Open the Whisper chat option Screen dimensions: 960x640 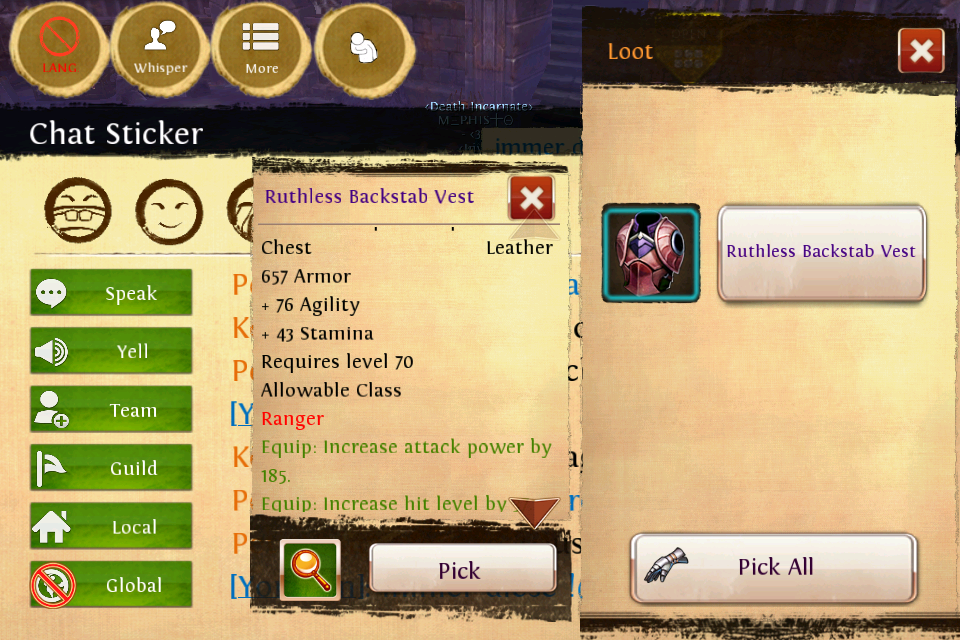160,46
